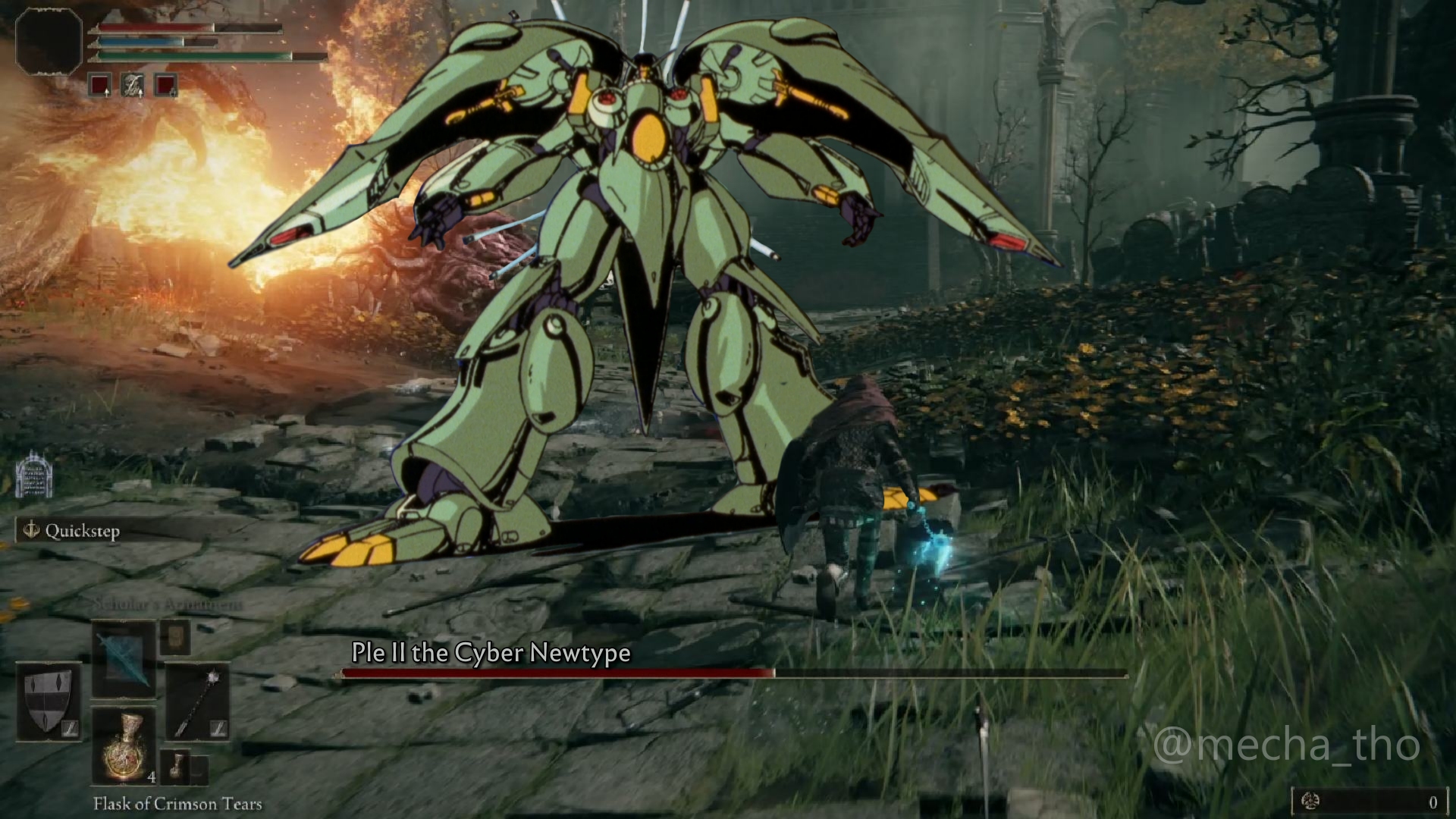Image resolution: width=1456 pixels, height=819 pixels.
Task: Select the Flask of Crimson Tears slot
Action: tap(124, 746)
